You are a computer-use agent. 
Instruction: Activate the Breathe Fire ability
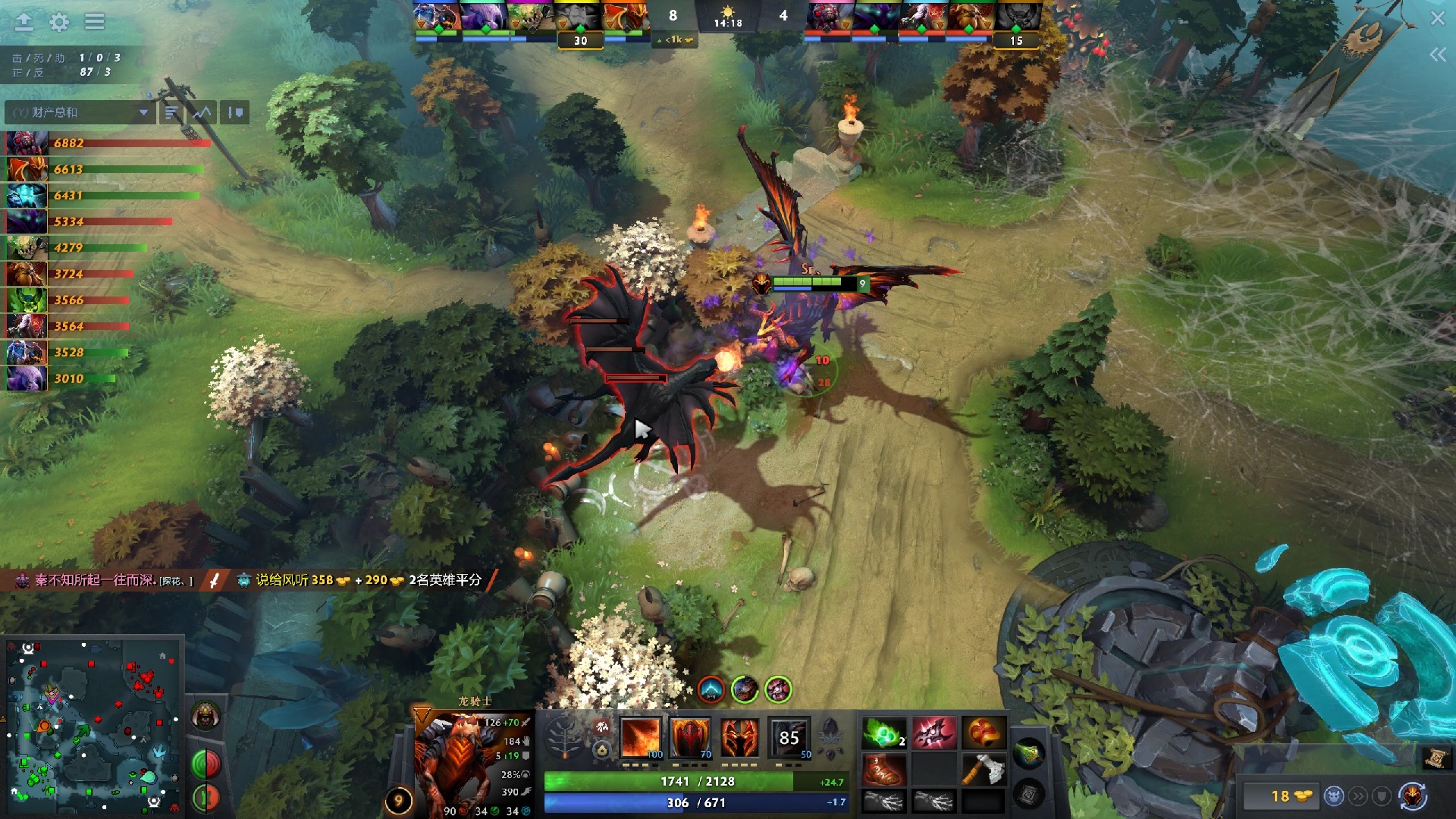pyautogui.click(x=641, y=737)
